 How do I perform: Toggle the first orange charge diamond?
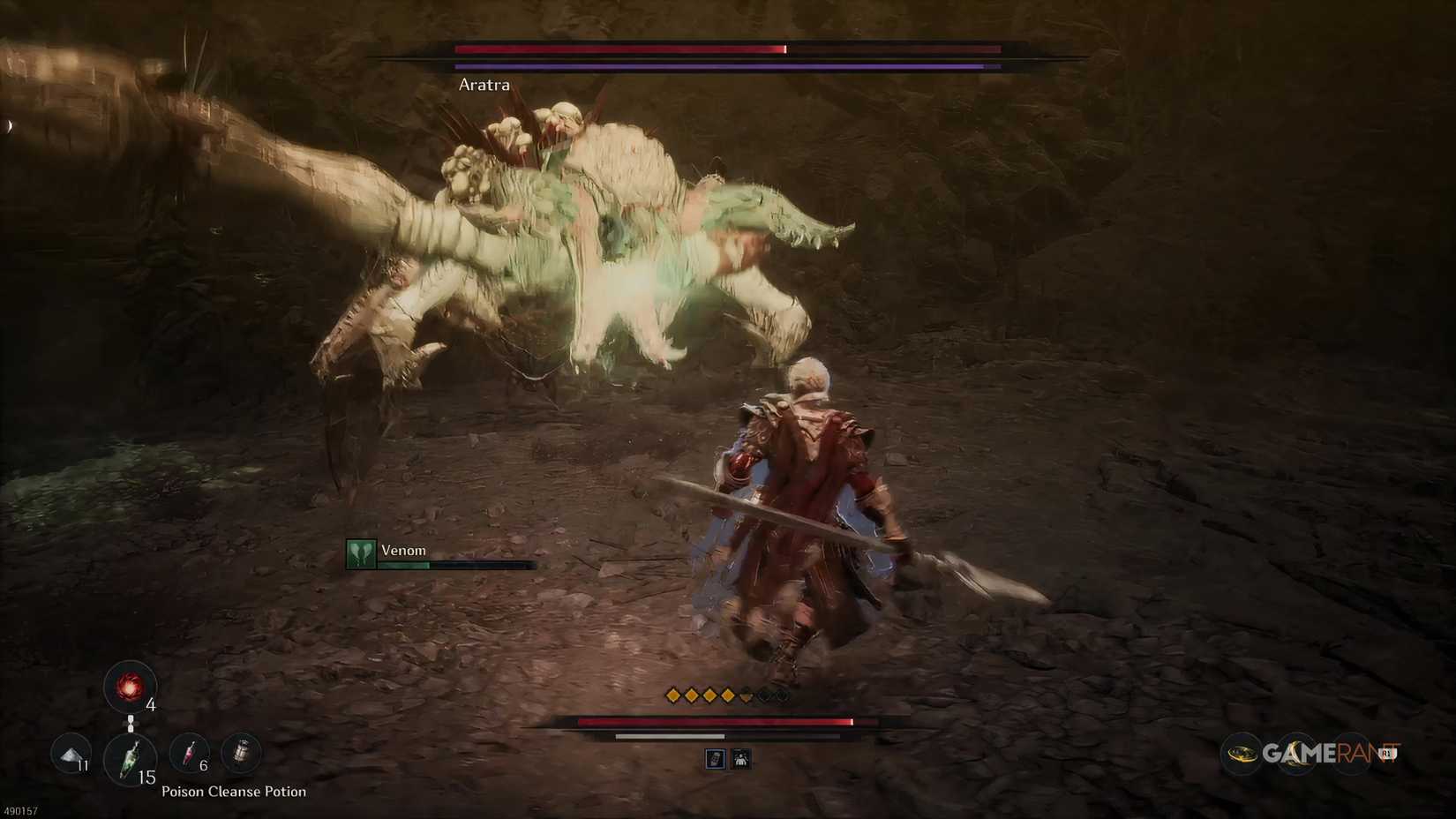(673, 695)
